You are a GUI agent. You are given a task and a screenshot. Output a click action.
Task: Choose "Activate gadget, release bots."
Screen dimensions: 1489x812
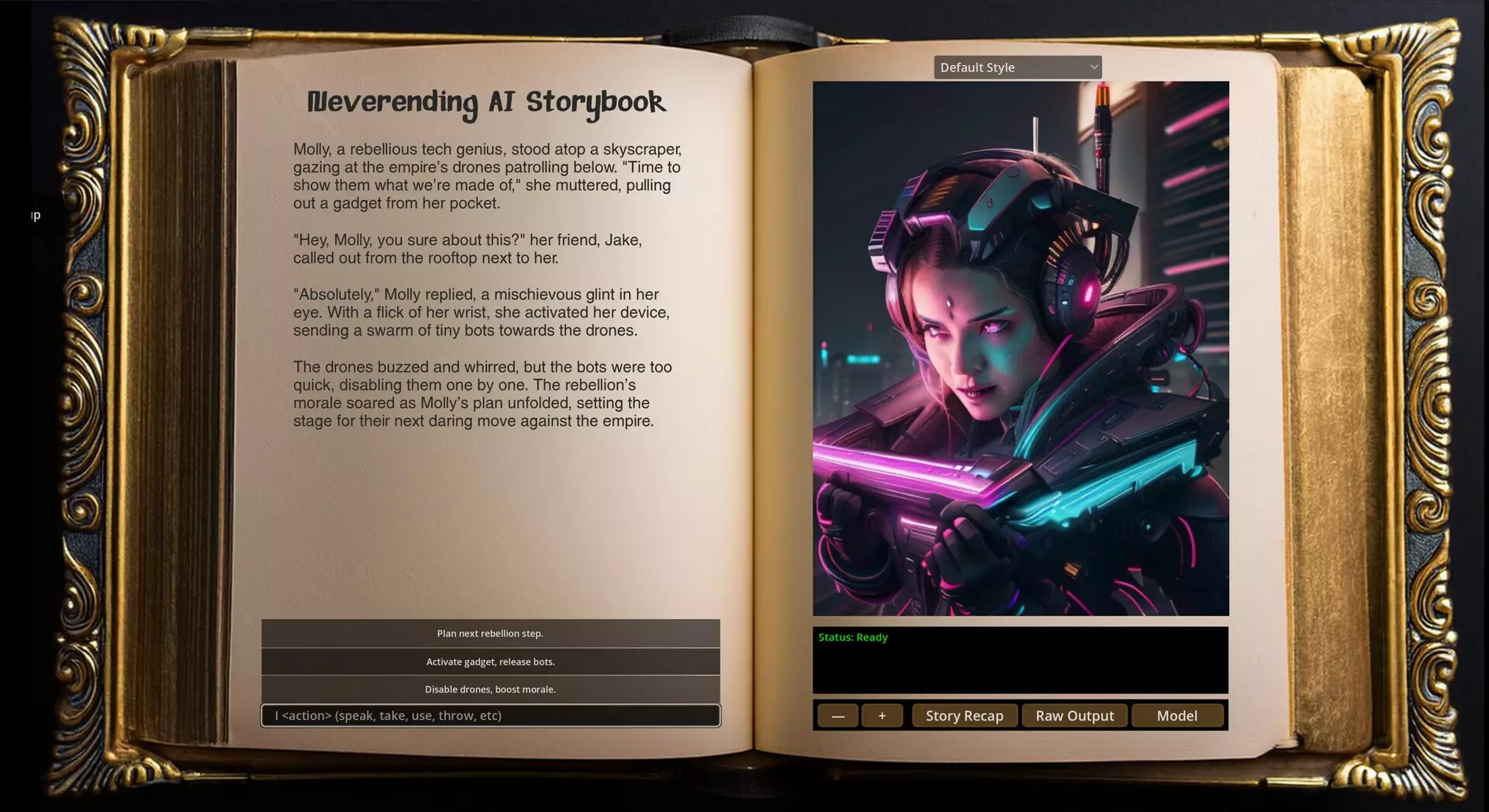490,662
